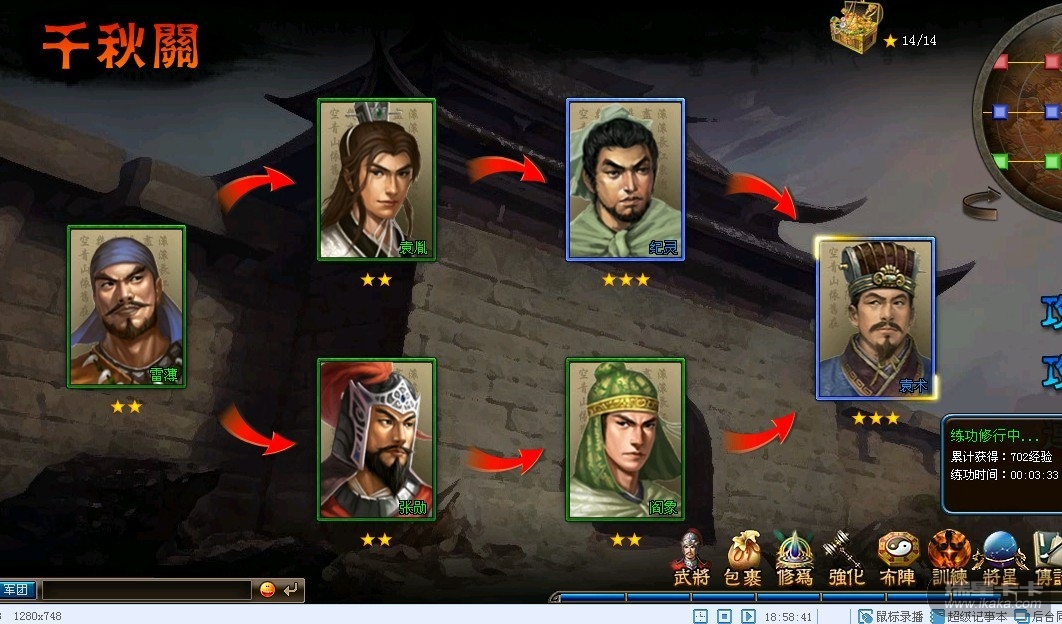The height and width of the screenshot is (624, 1062).
Task: Open the 將星 star orb menu
Action: (1000, 560)
